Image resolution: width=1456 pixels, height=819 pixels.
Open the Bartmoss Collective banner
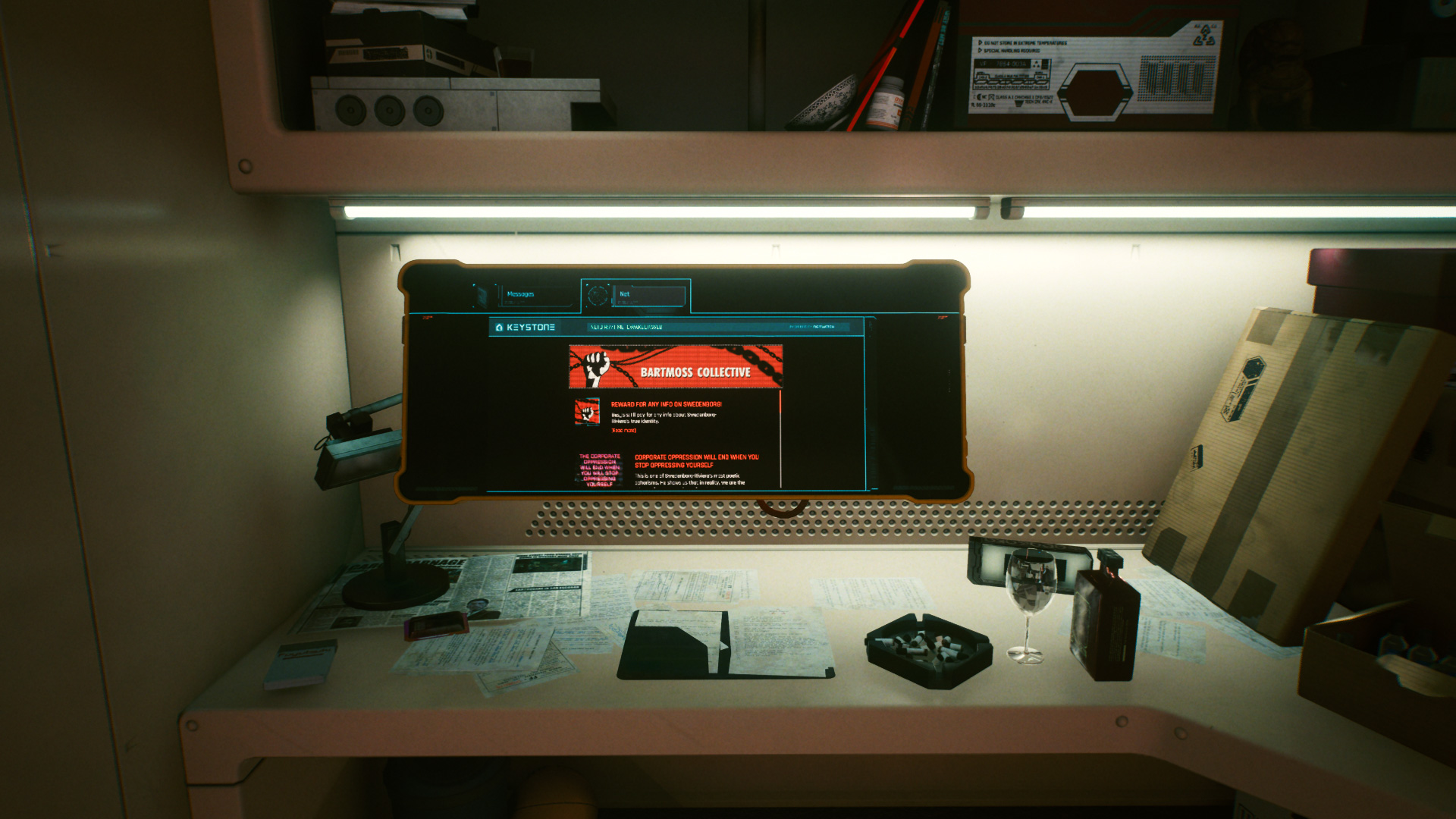coord(676,367)
